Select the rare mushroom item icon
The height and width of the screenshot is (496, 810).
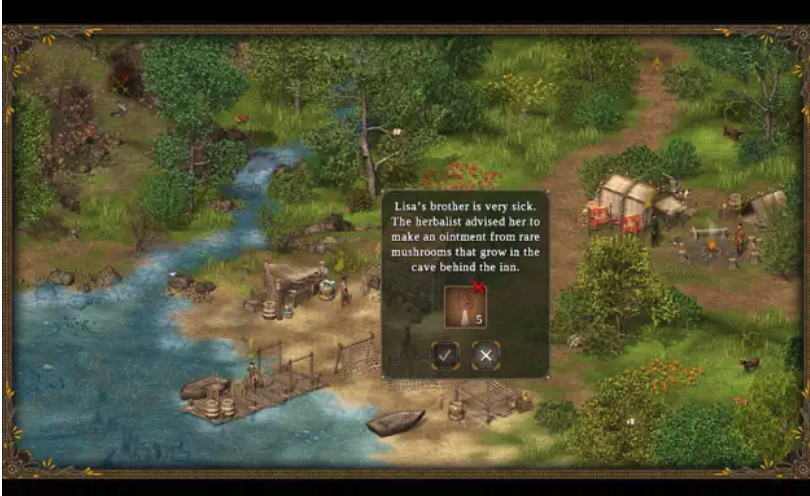click(465, 306)
